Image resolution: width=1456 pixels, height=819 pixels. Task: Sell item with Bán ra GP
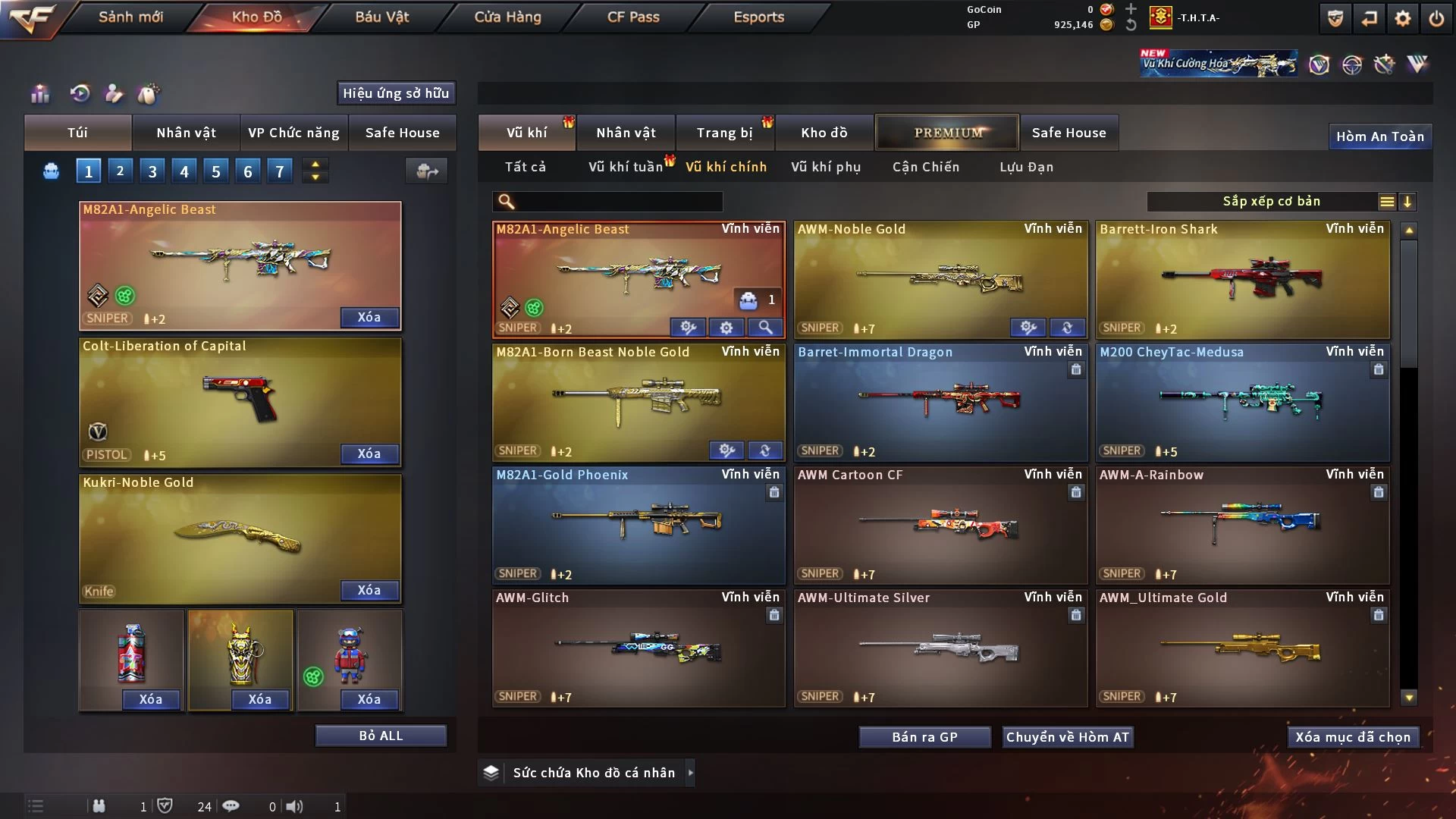pyautogui.click(x=924, y=737)
